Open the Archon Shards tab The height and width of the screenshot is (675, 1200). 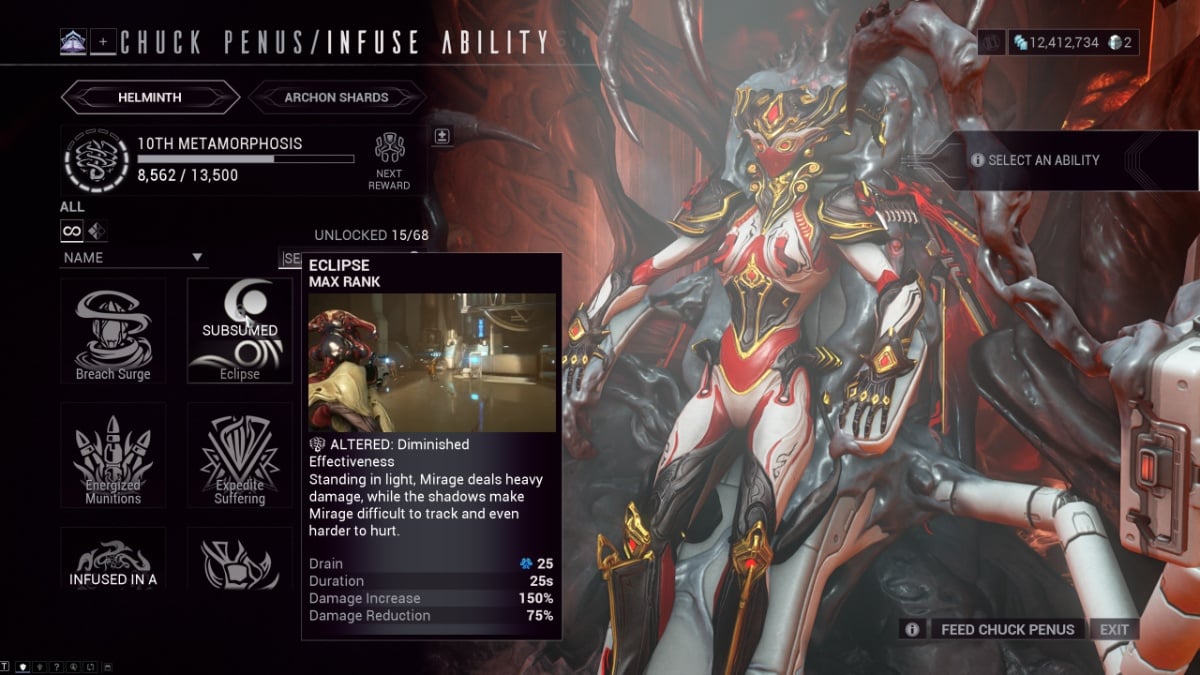pyautogui.click(x=336, y=97)
